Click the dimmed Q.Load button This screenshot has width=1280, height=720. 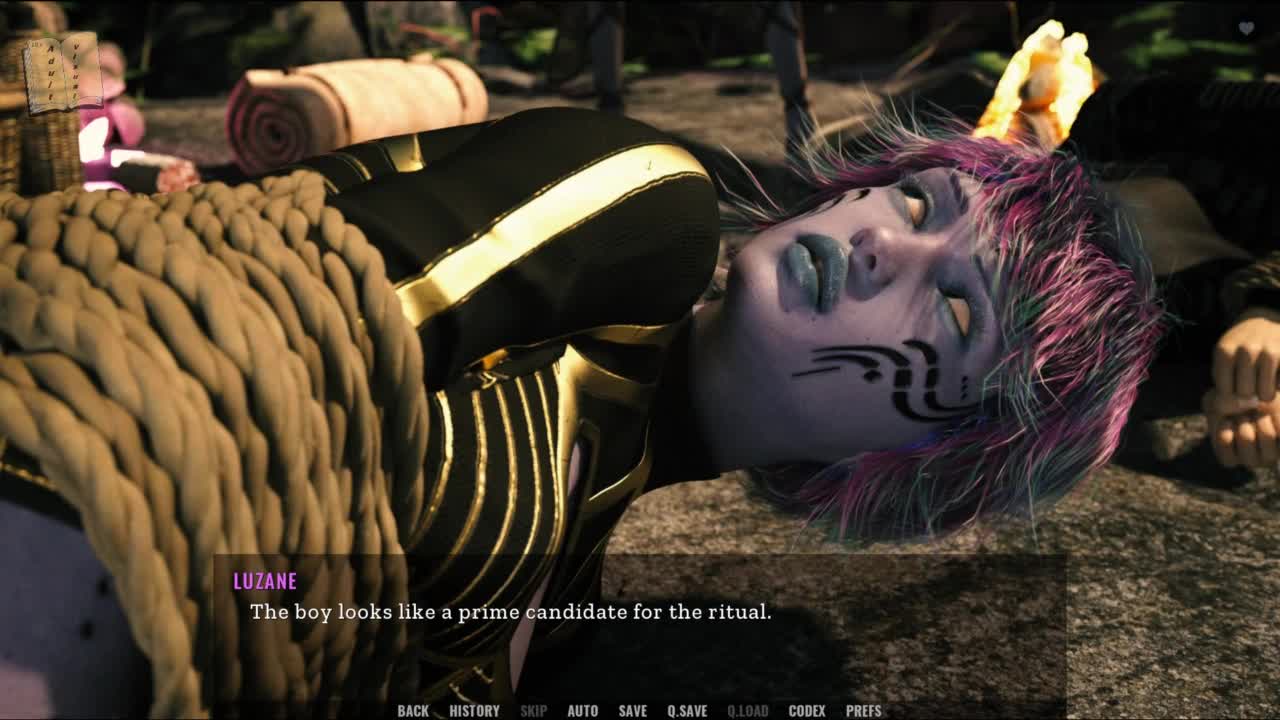click(747, 711)
